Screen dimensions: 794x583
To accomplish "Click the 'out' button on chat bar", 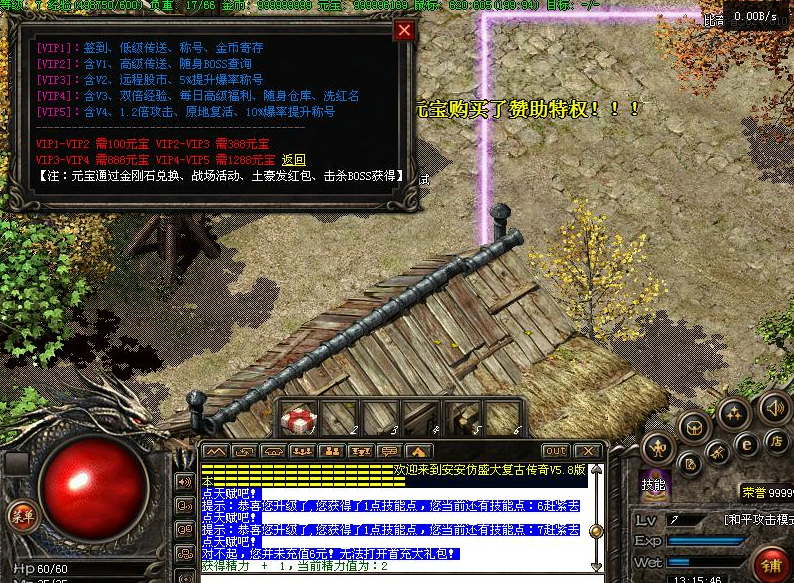I will pos(554,451).
